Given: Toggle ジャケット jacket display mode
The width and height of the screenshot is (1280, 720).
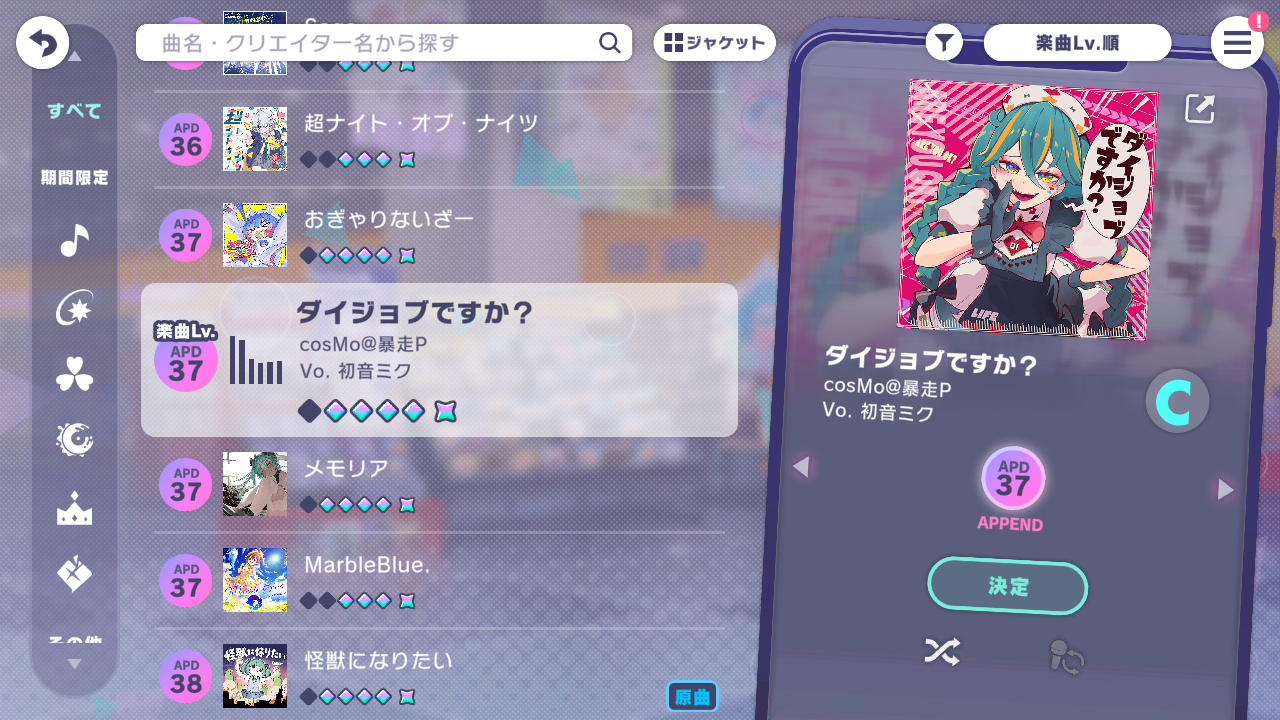Looking at the screenshot, I should tap(714, 42).
